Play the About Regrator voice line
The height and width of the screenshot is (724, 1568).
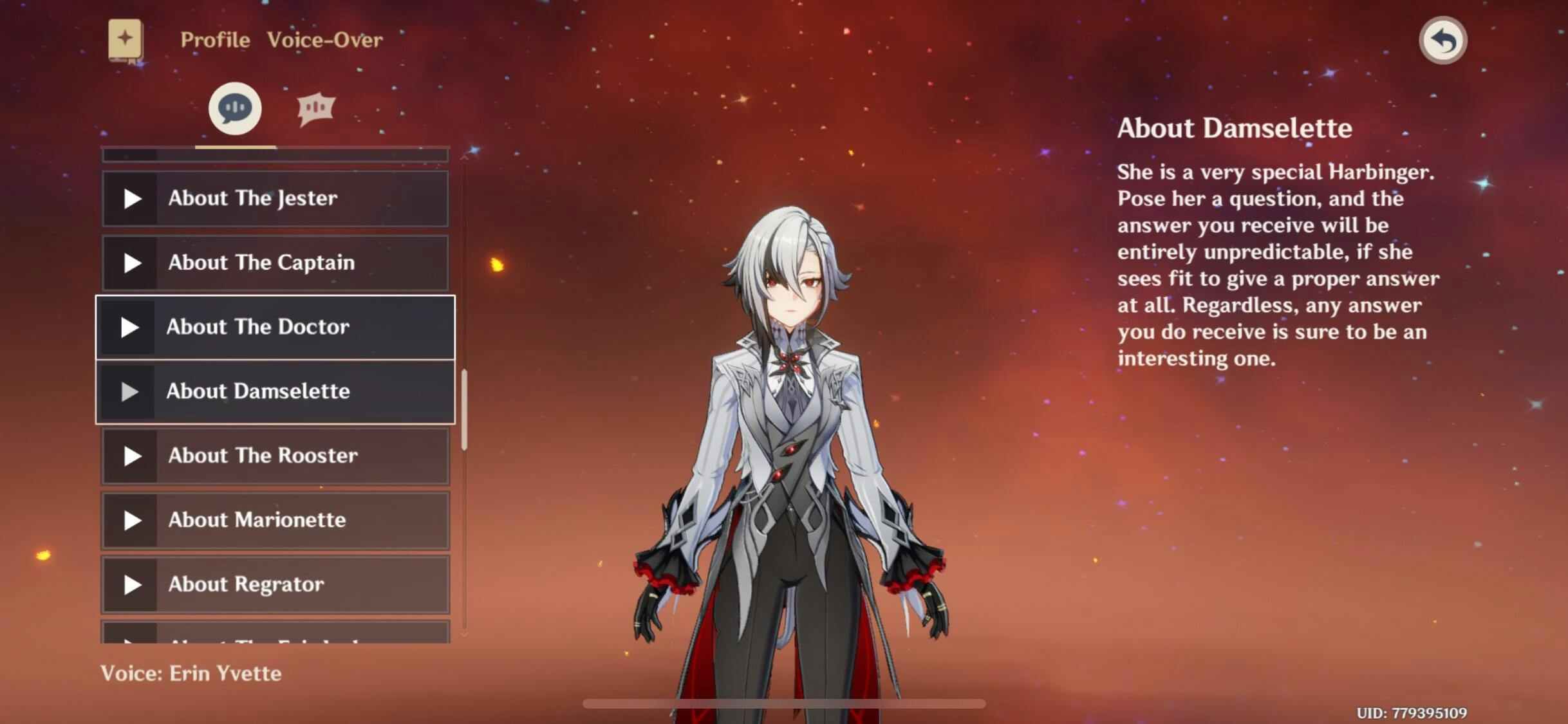pos(133,584)
